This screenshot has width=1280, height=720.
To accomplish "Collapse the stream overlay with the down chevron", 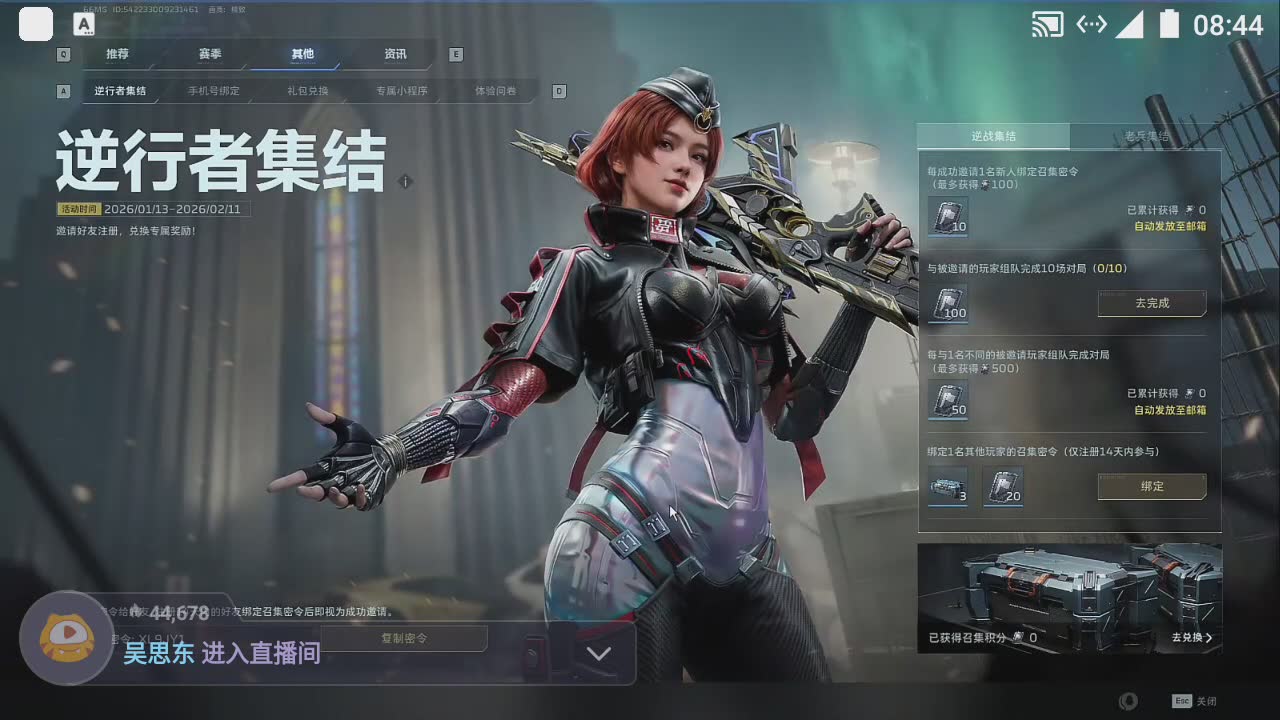I will coord(598,654).
